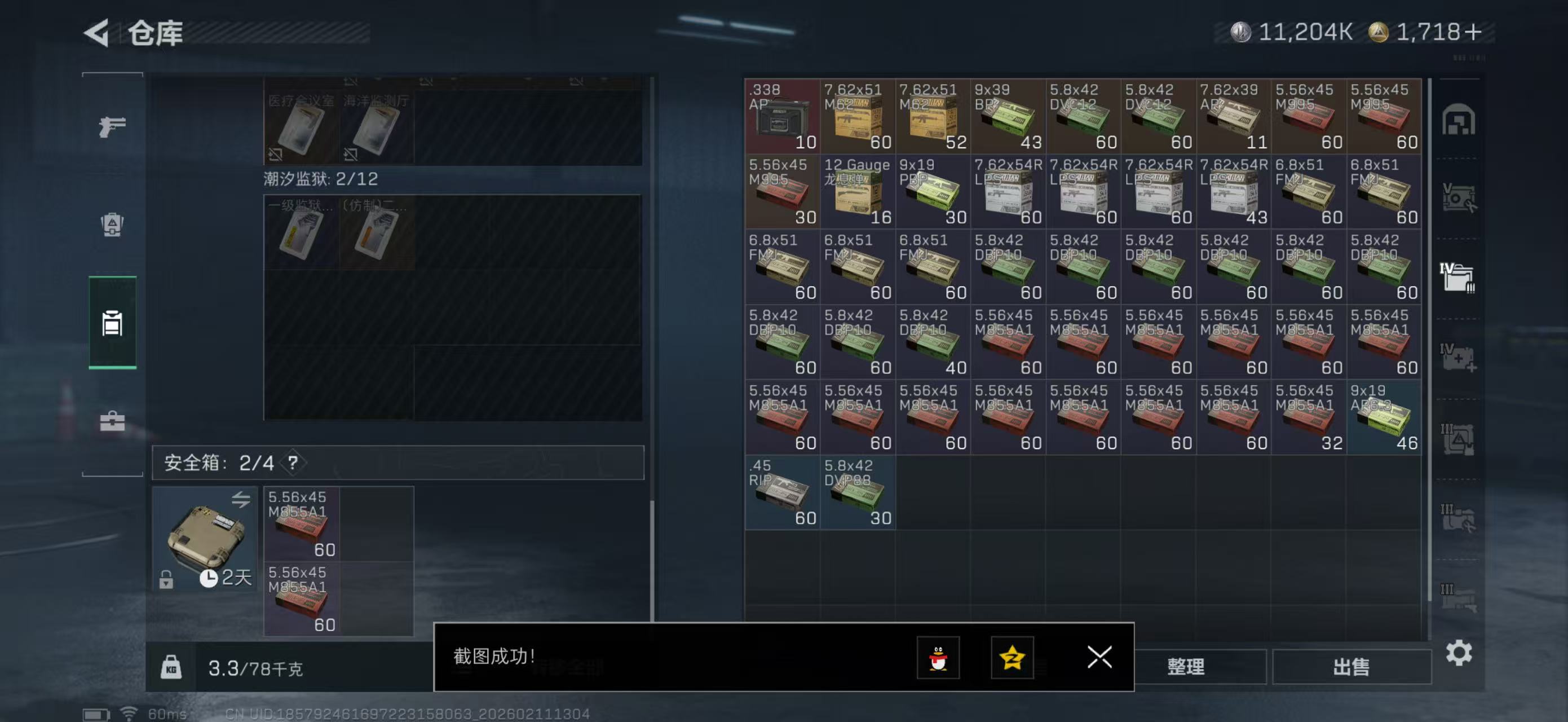1568x722 pixels.
Task: Open the briefcase gear category icon
Action: click(x=112, y=420)
